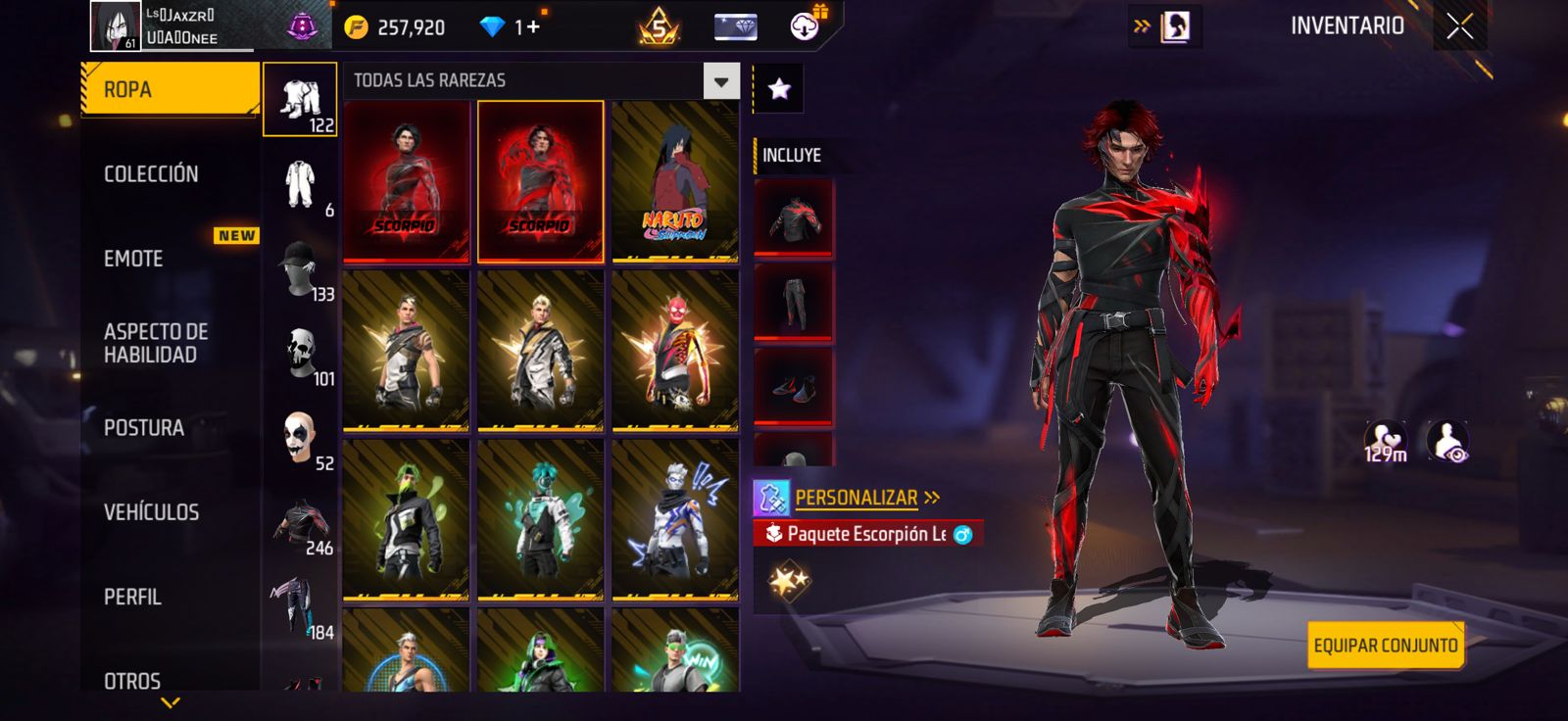The image size is (1568, 721).
Task: Select the Naruto Shippuden outfit
Action: [x=674, y=182]
